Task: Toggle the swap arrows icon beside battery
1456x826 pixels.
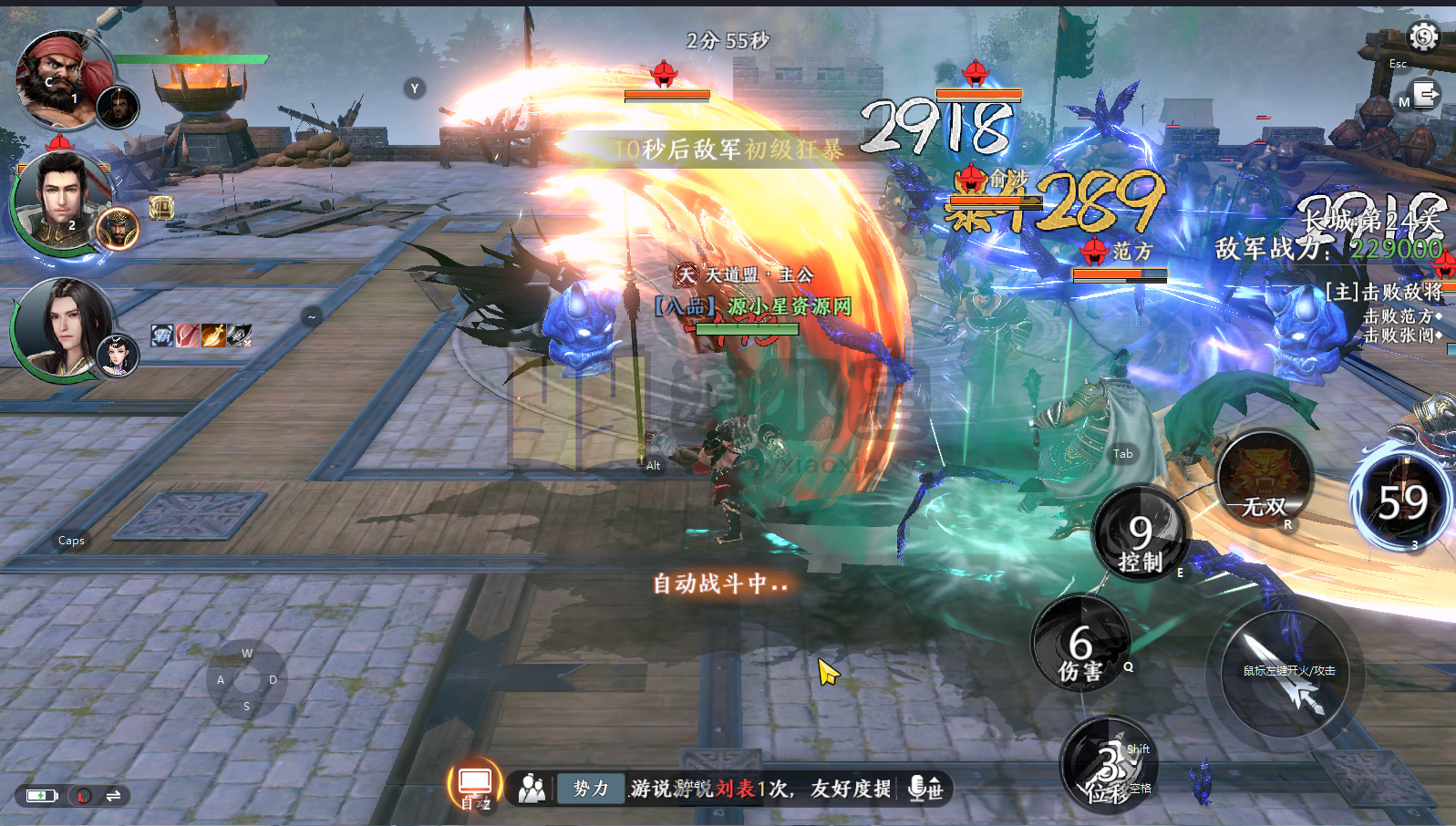Action: coord(113,796)
